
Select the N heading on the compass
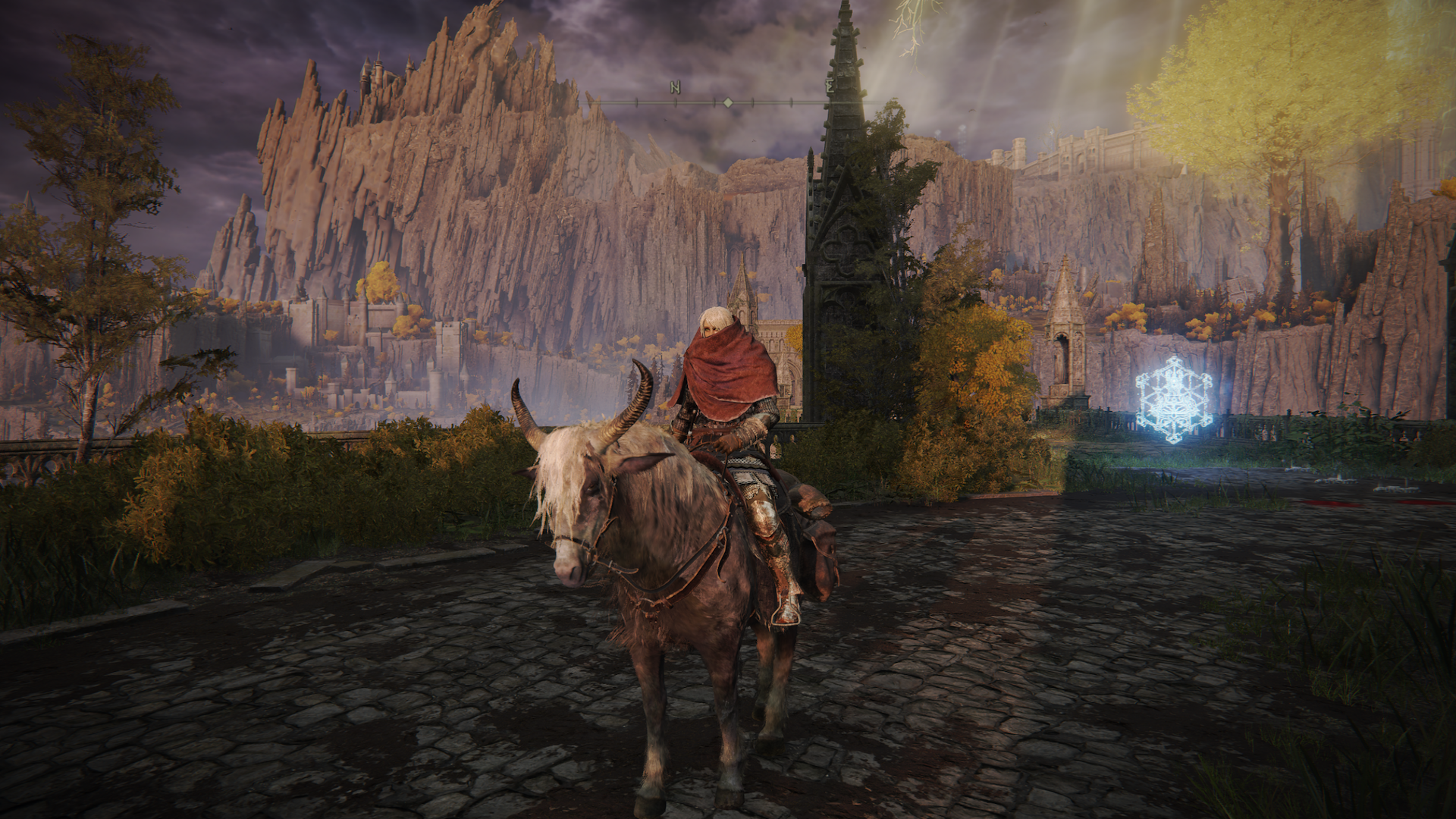click(x=675, y=89)
